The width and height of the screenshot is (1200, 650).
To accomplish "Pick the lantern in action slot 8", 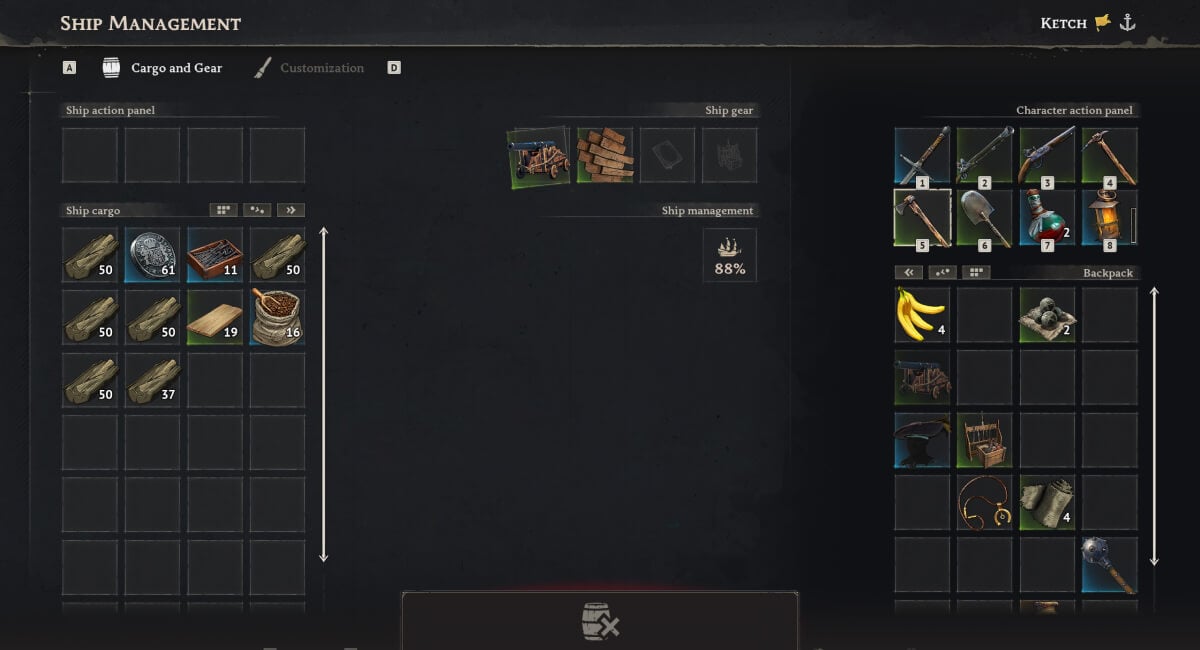I will (1109, 217).
